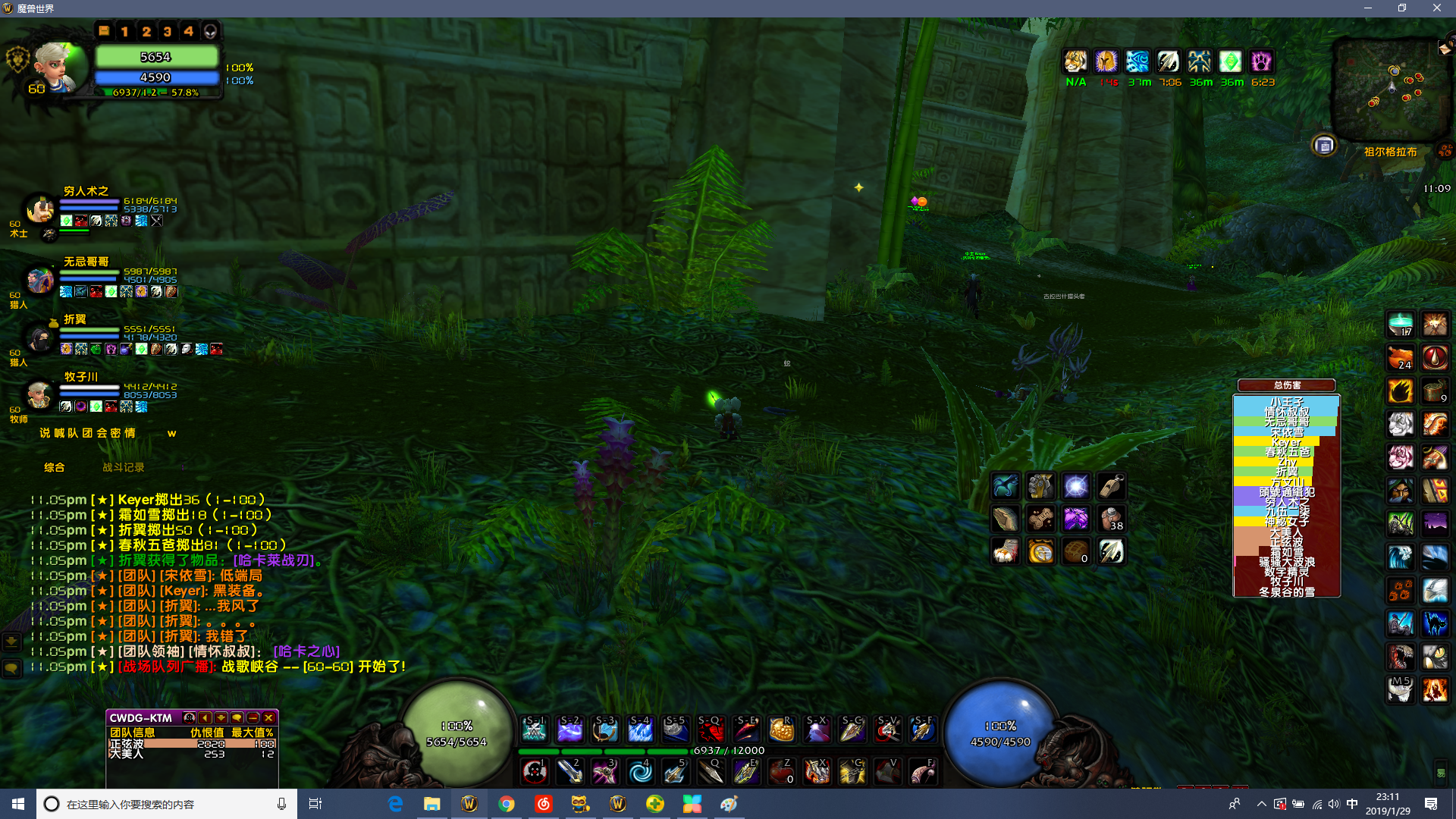Click the hooded rogue face icon
Screen dimensions: 1456x819
pyautogui.click(x=1400, y=491)
